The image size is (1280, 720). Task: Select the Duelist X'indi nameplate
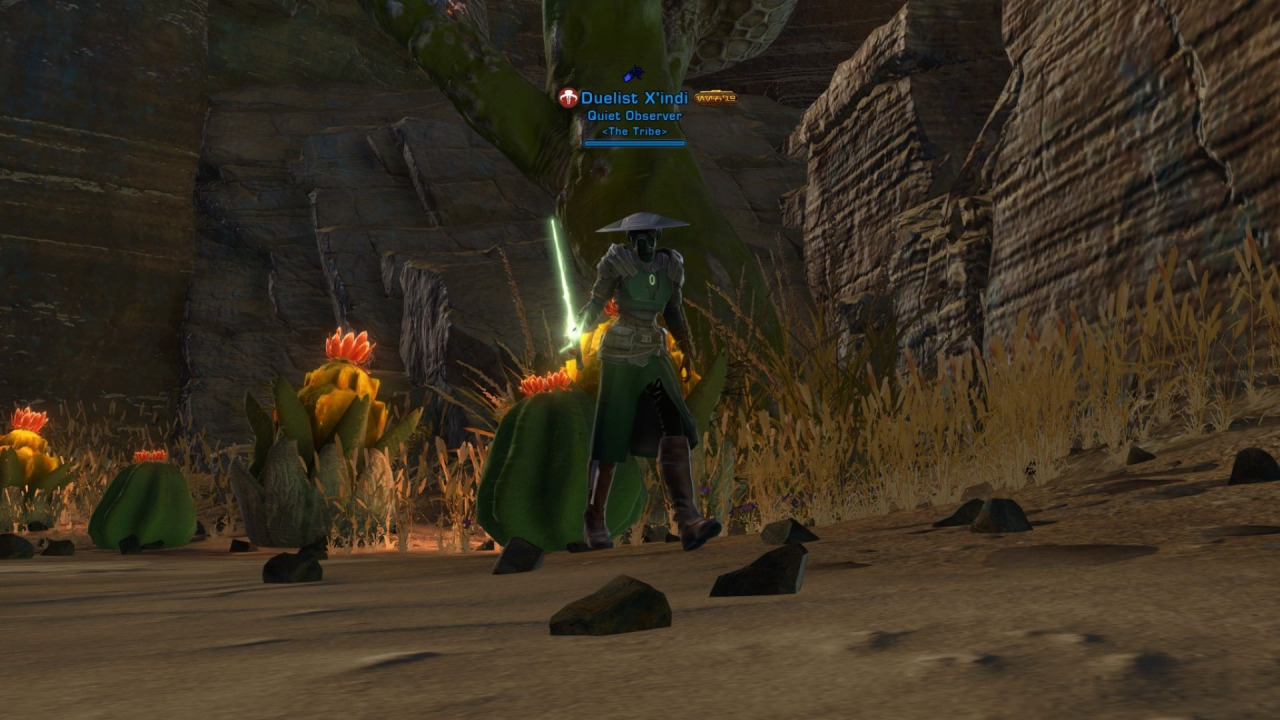pos(634,99)
